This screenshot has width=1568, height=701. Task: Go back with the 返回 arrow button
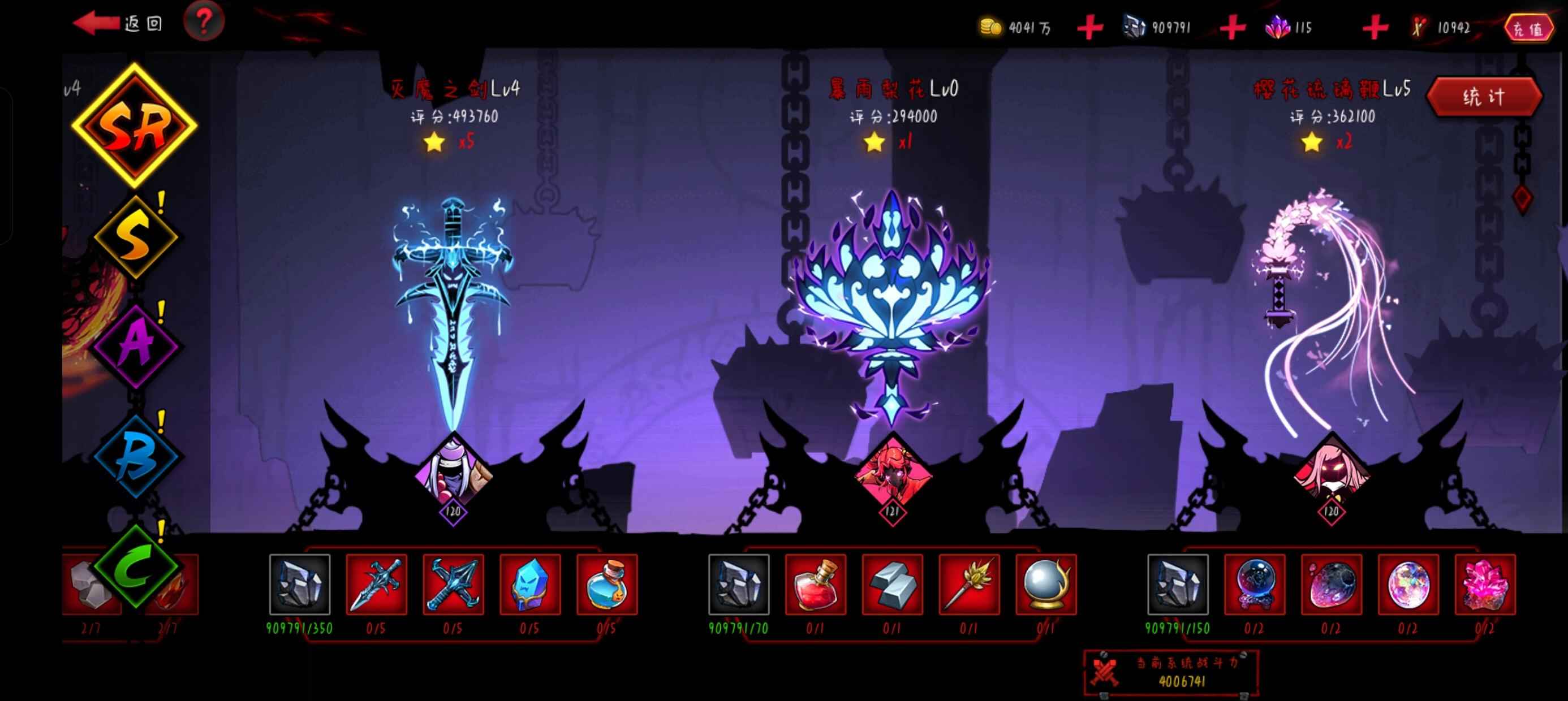[115, 23]
